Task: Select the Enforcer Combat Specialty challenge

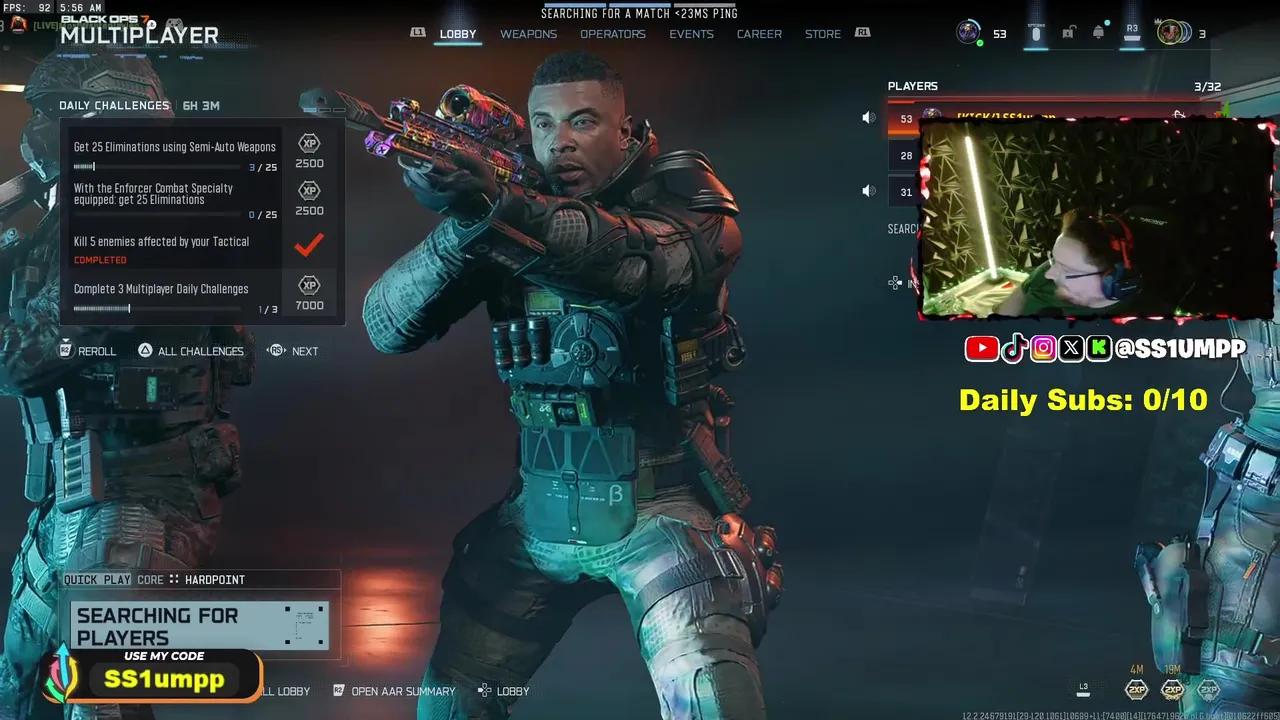Action: pyautogui.click(x=175, y=200)
